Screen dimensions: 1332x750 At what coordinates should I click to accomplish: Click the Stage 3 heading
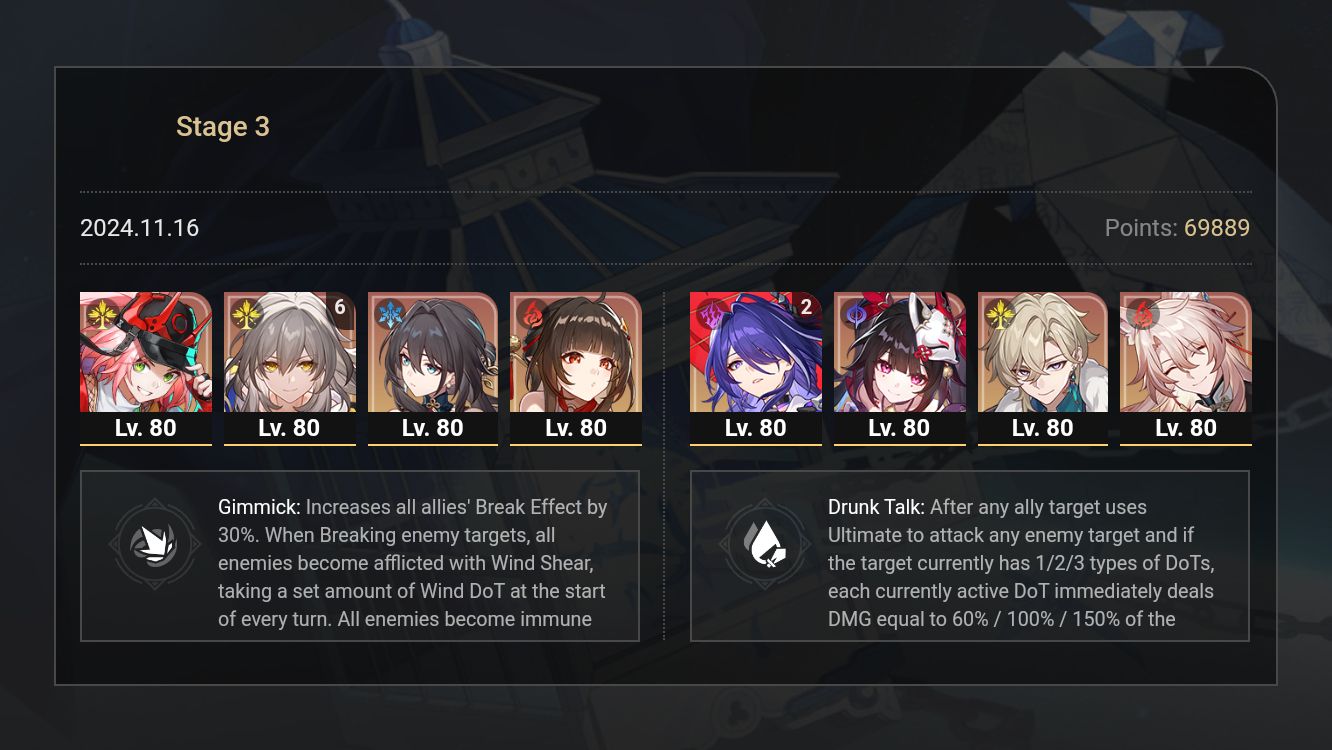[222, 126]
